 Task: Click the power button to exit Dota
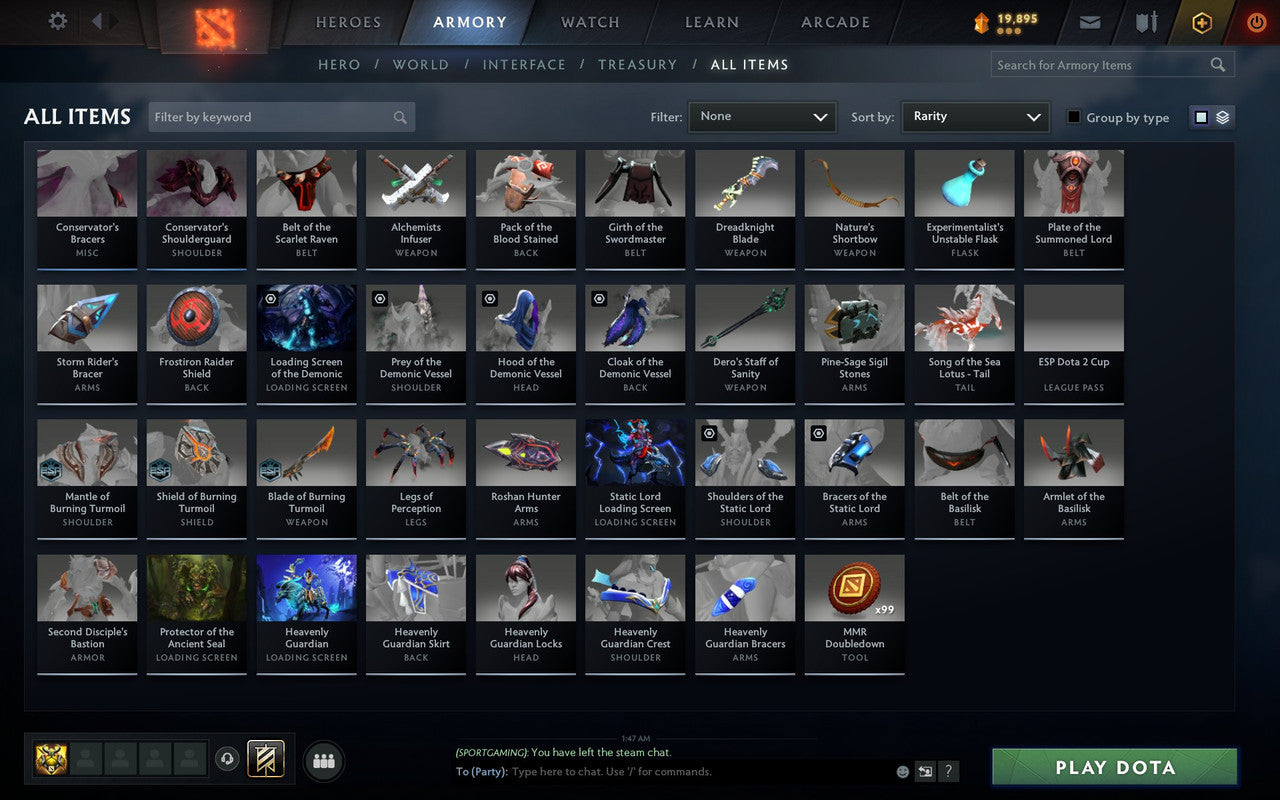point(1256,22)
